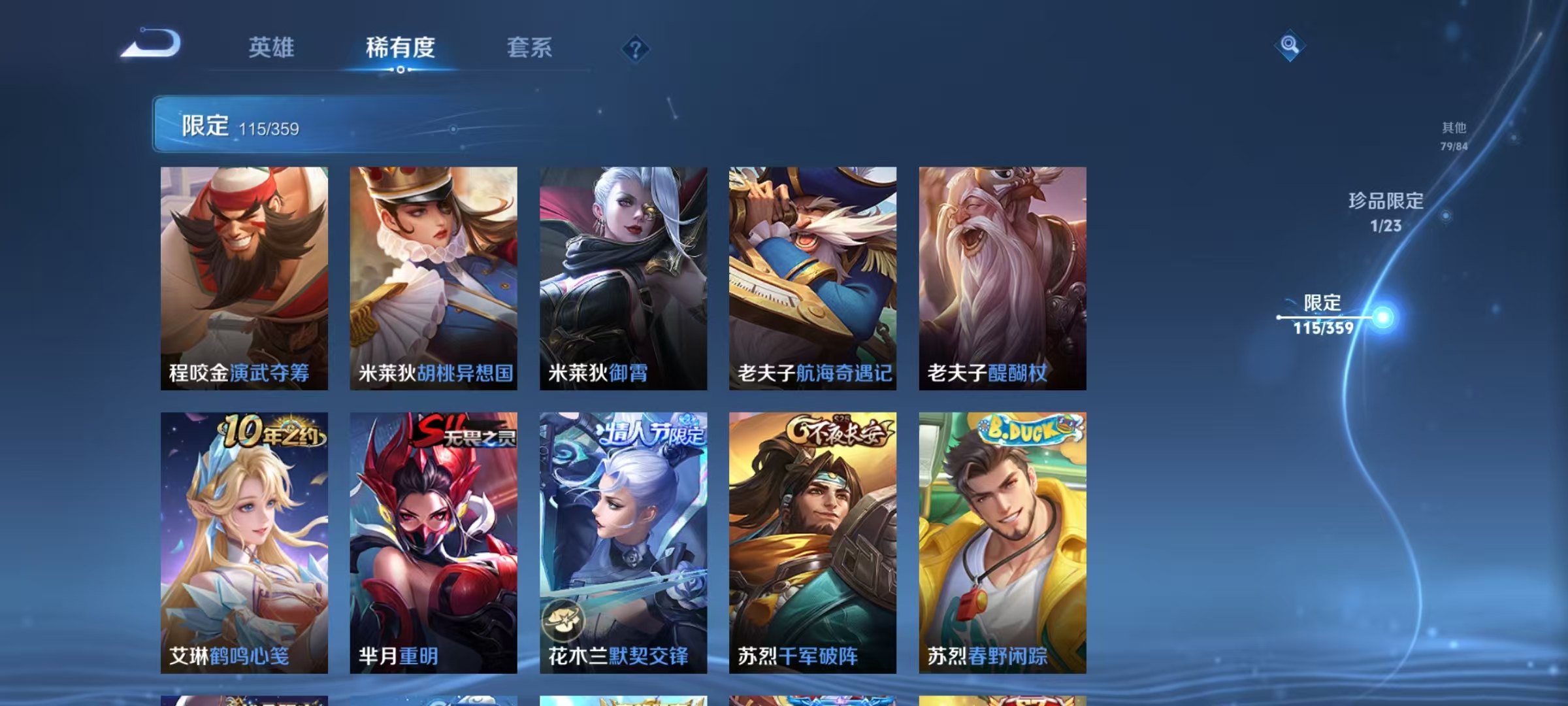Select the 稀有度 tab

pyautogui.click(x=400, y=48)
